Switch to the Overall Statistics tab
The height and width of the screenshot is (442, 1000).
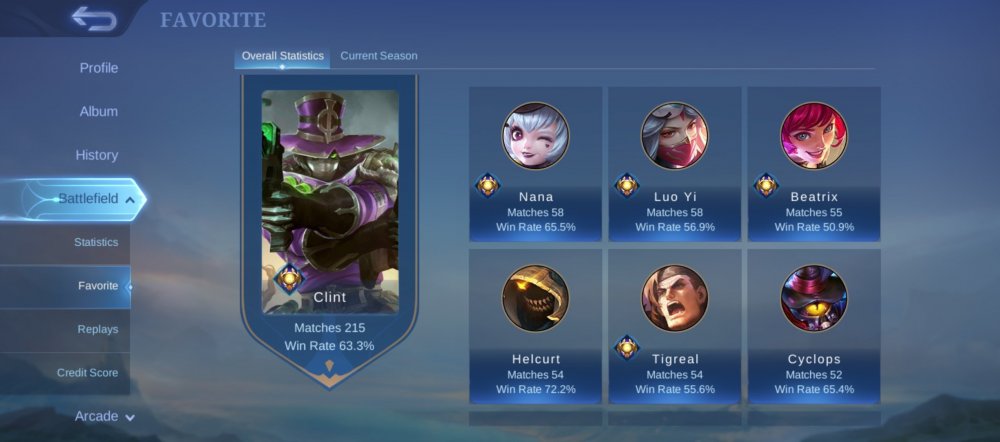[x=283, y=56]
